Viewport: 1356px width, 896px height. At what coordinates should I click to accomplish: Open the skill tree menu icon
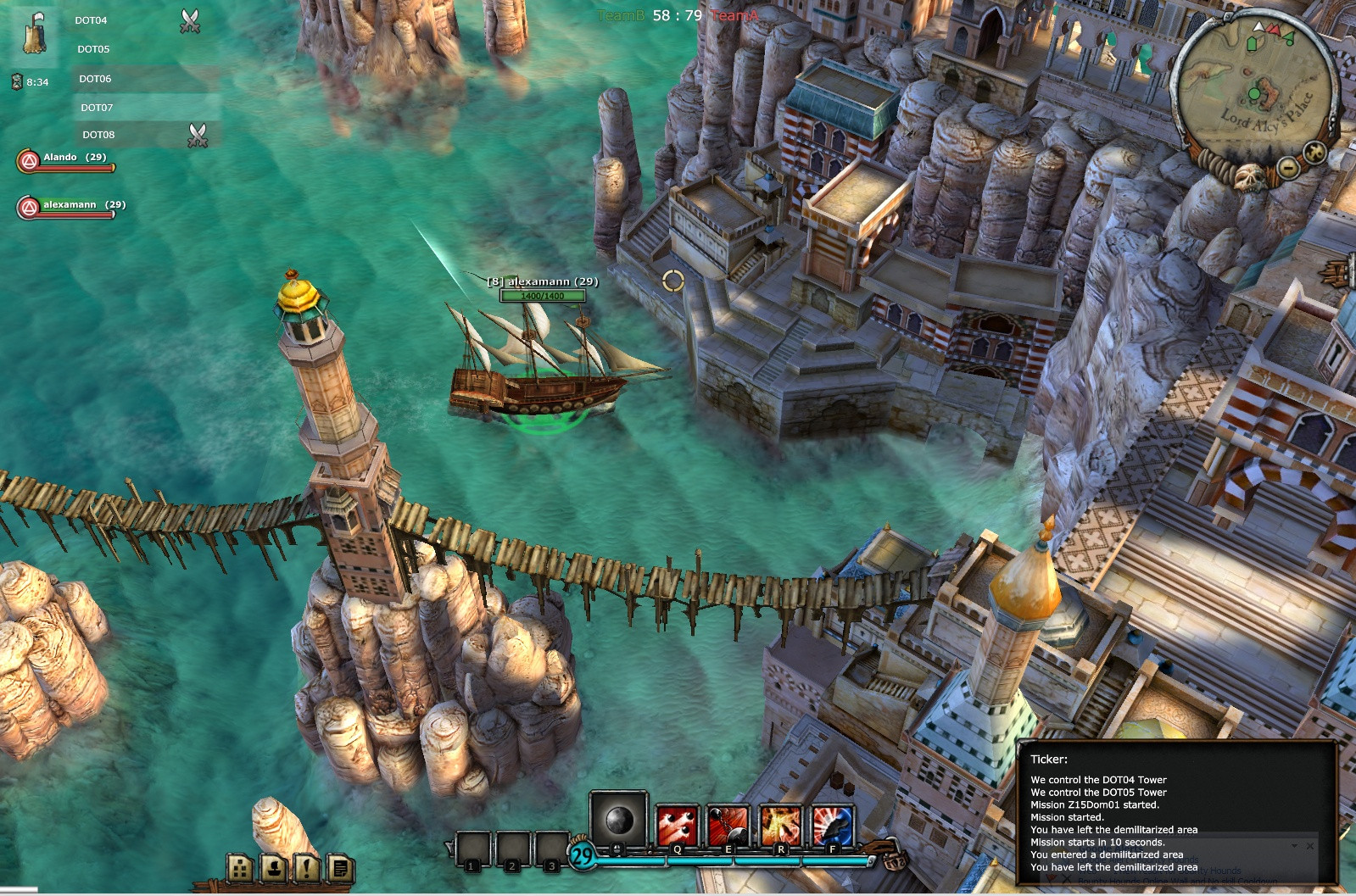coord(240,867)
